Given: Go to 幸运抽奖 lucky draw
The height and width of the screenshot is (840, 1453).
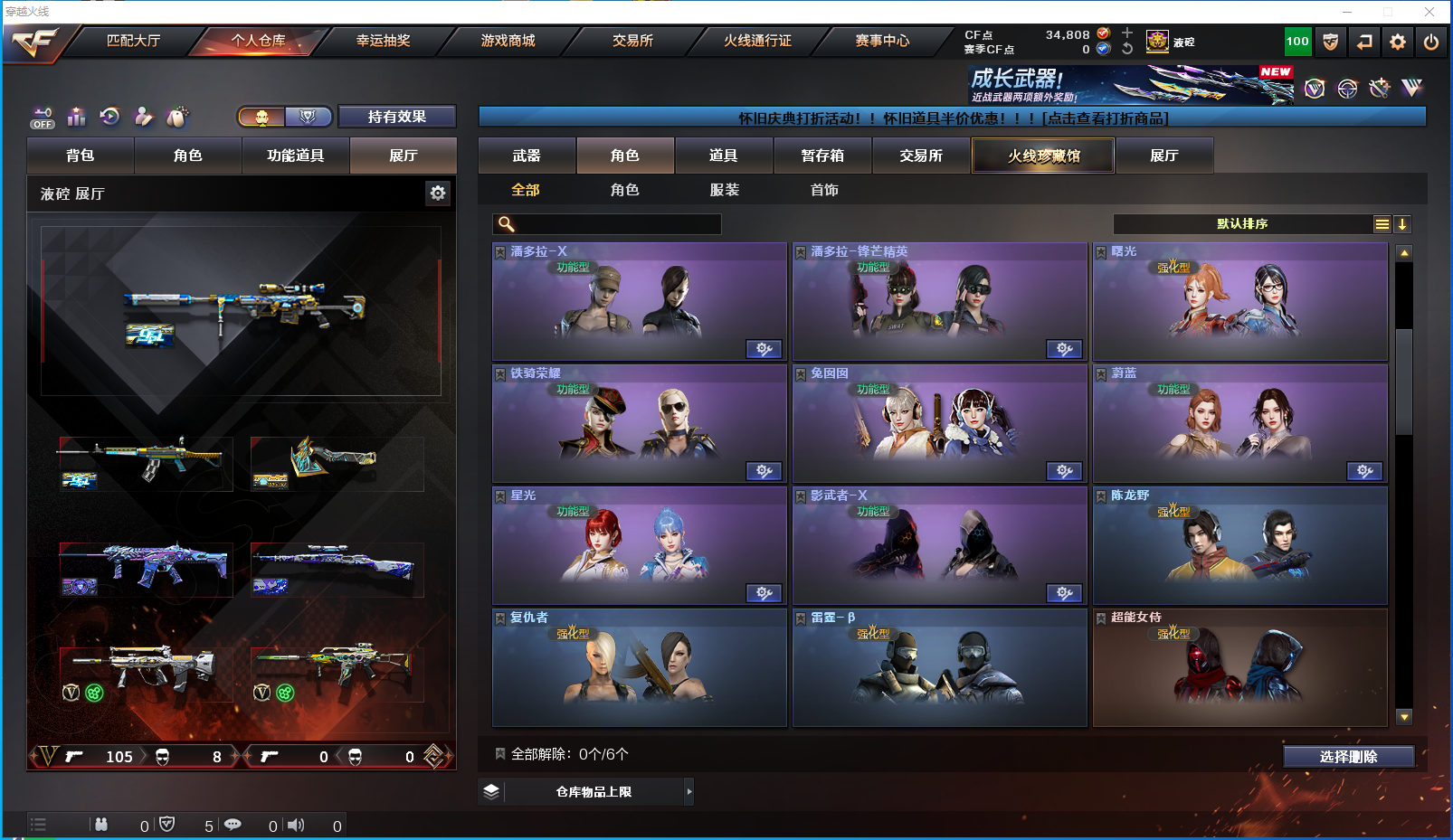Looking at the screenshot, I should (x=383, y=41).
